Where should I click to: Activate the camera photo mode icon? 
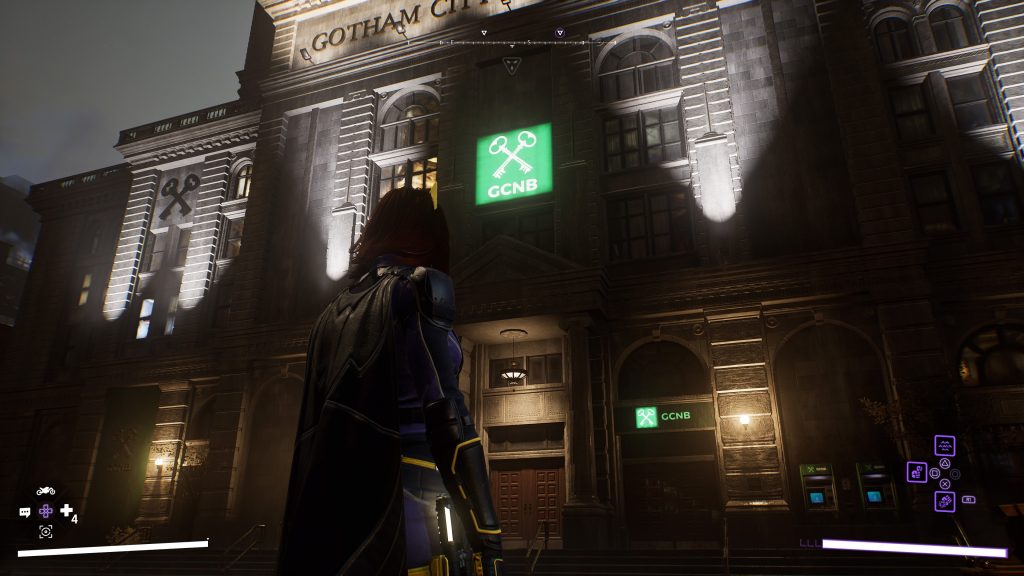(x=45, y=531)
